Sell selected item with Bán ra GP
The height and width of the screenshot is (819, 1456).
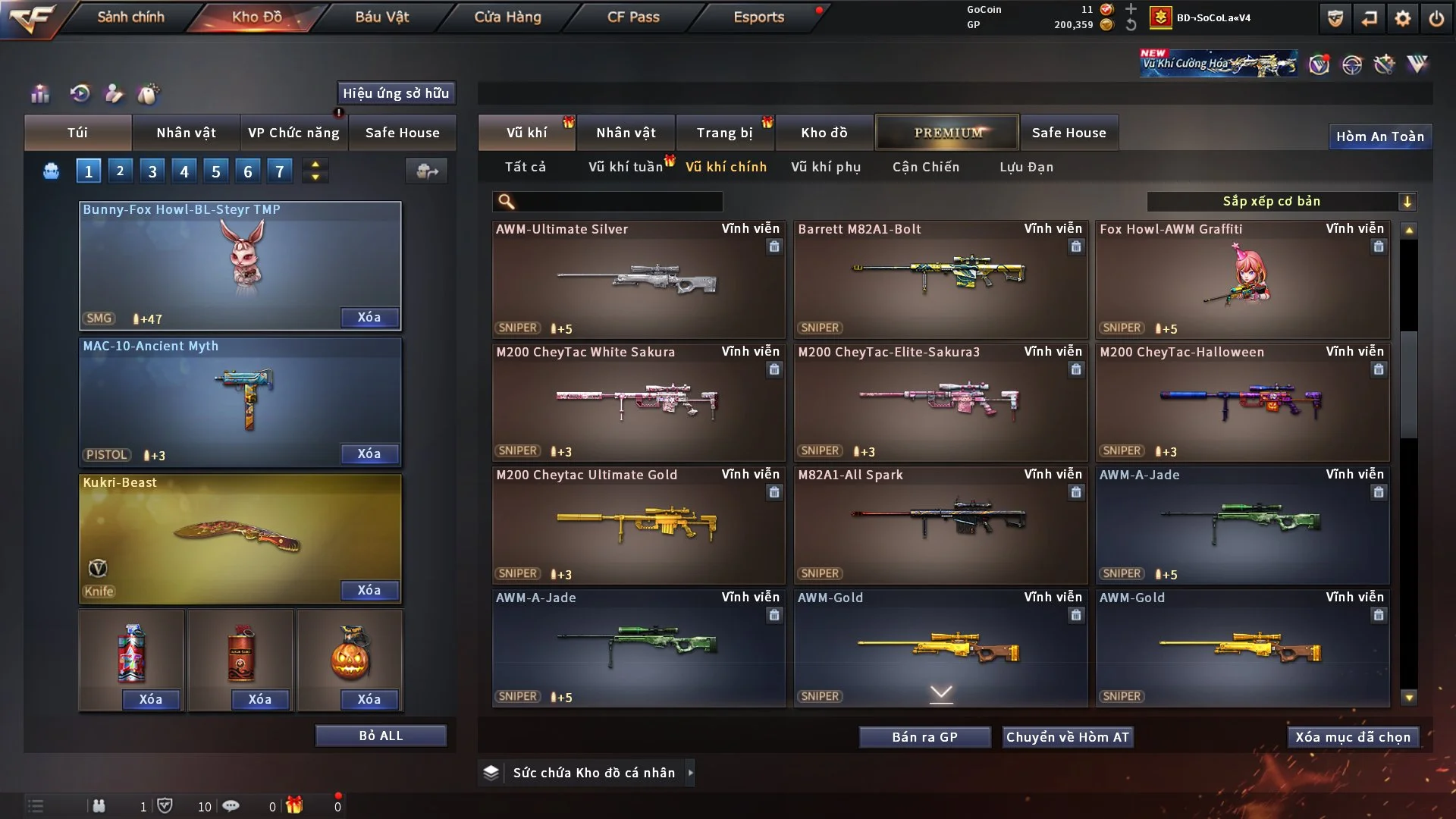point(924,737)
